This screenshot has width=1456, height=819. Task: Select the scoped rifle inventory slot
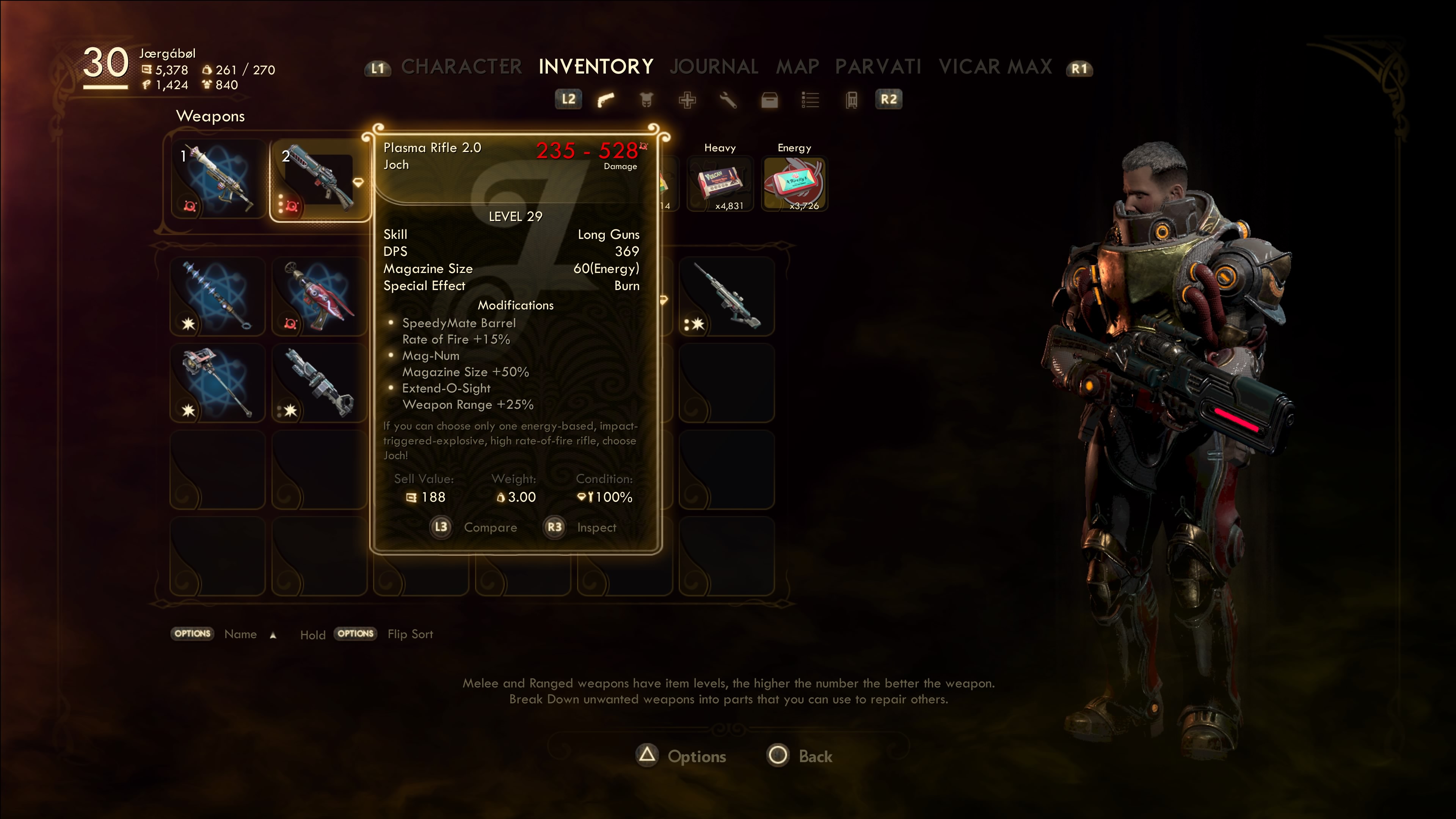coord(726,296)
